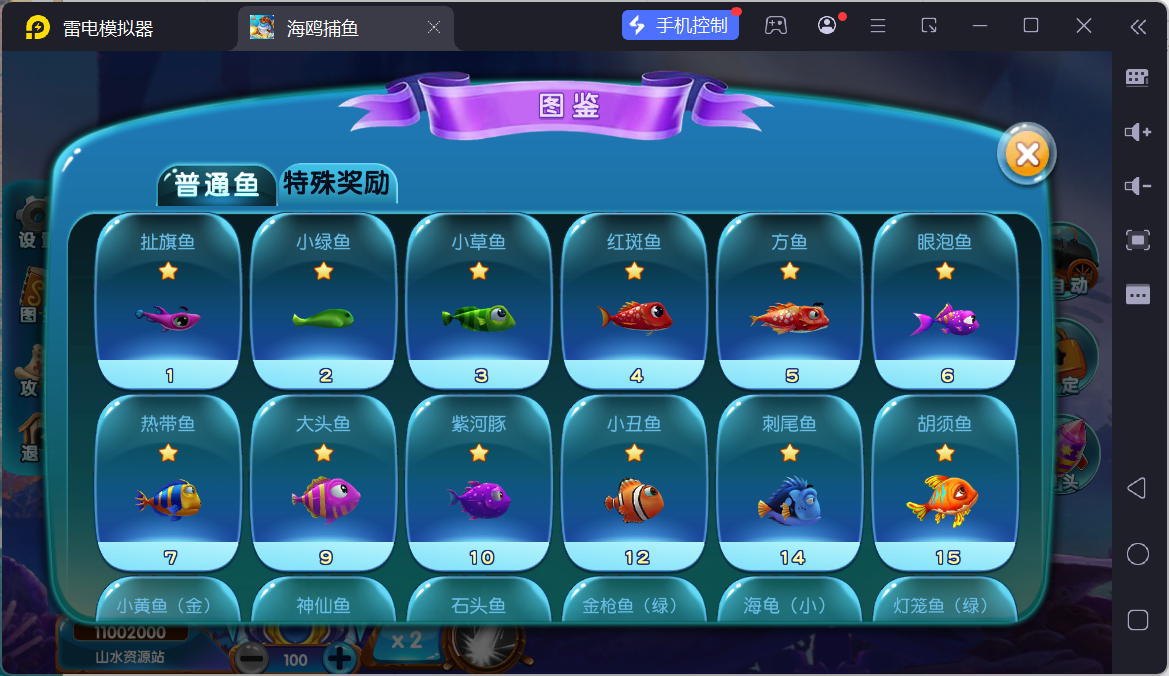Select the 方鱼 fish entry
Viewport: 1169px width, 676px height.
pyautogui.click(x=790, y=300)
